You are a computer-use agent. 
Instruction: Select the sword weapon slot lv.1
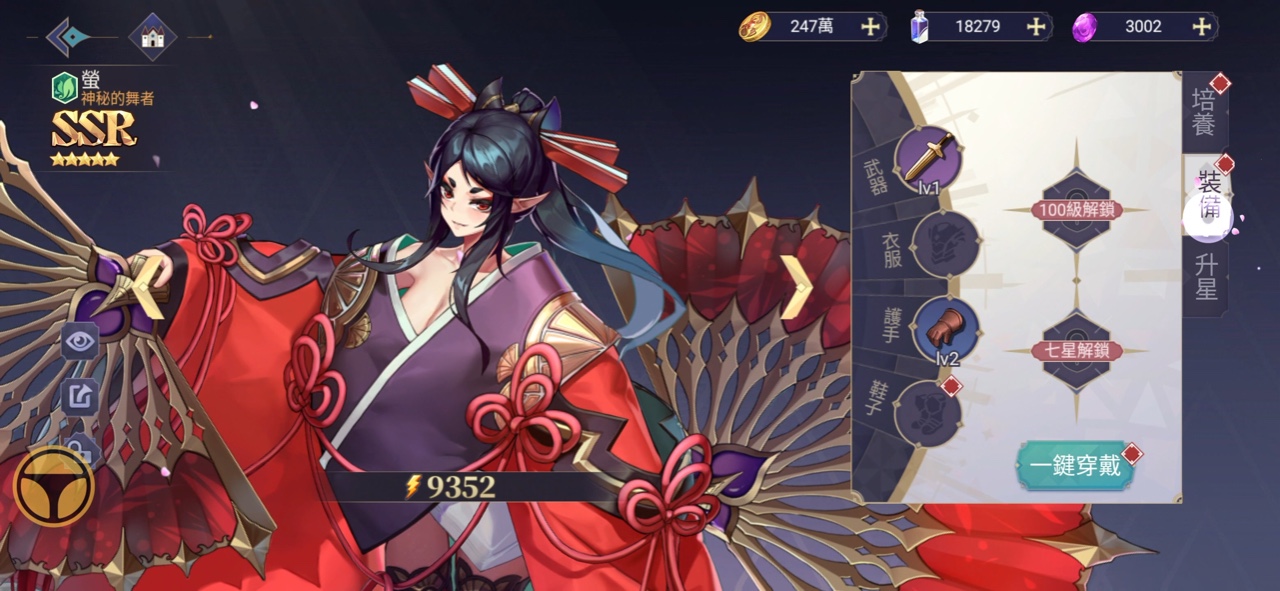click(x=928, y=160)
